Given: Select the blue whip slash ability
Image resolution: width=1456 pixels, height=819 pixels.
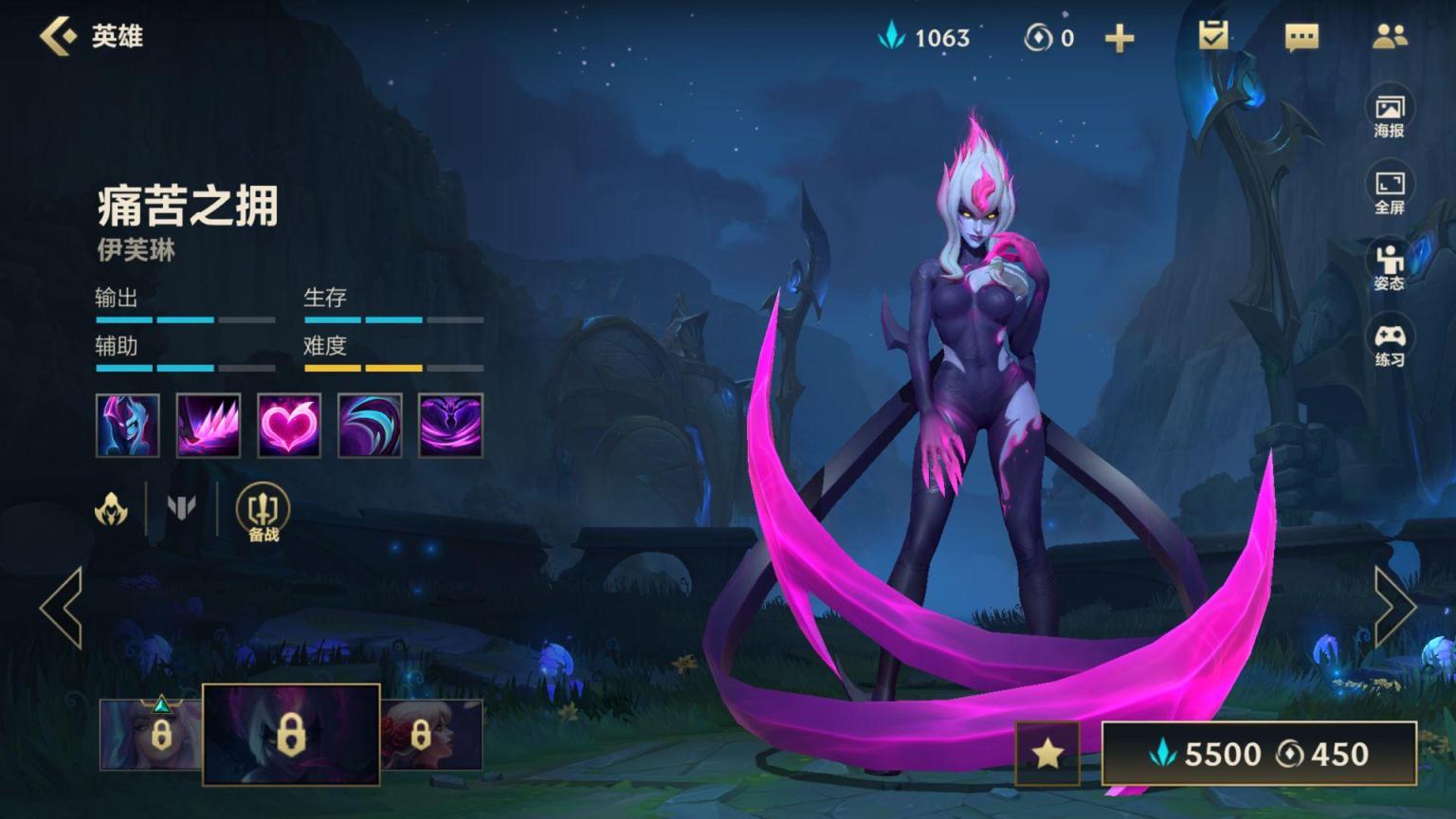Looking at the screenshot, I should [x=370, y=426].
